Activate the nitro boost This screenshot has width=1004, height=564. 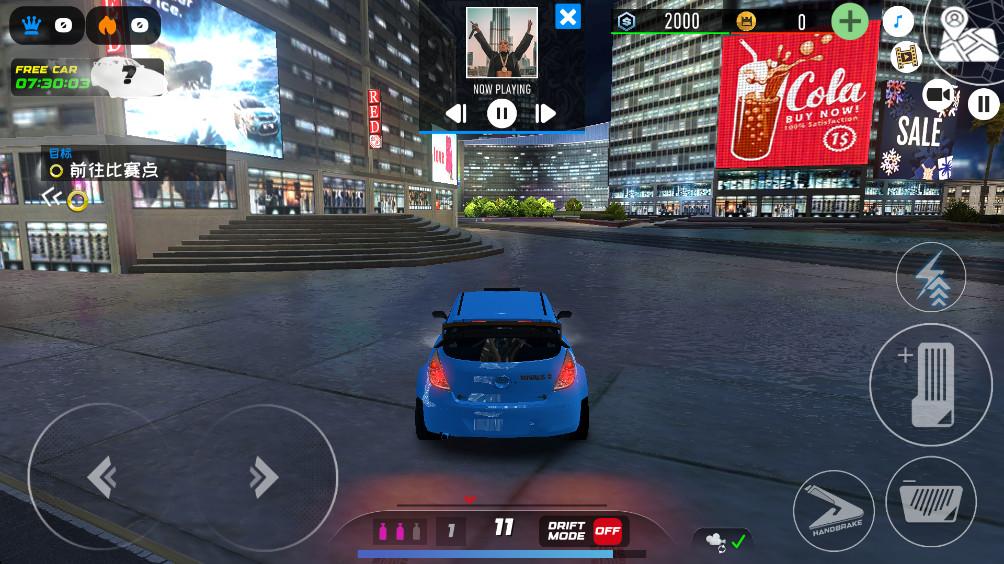tap(930, 277)
